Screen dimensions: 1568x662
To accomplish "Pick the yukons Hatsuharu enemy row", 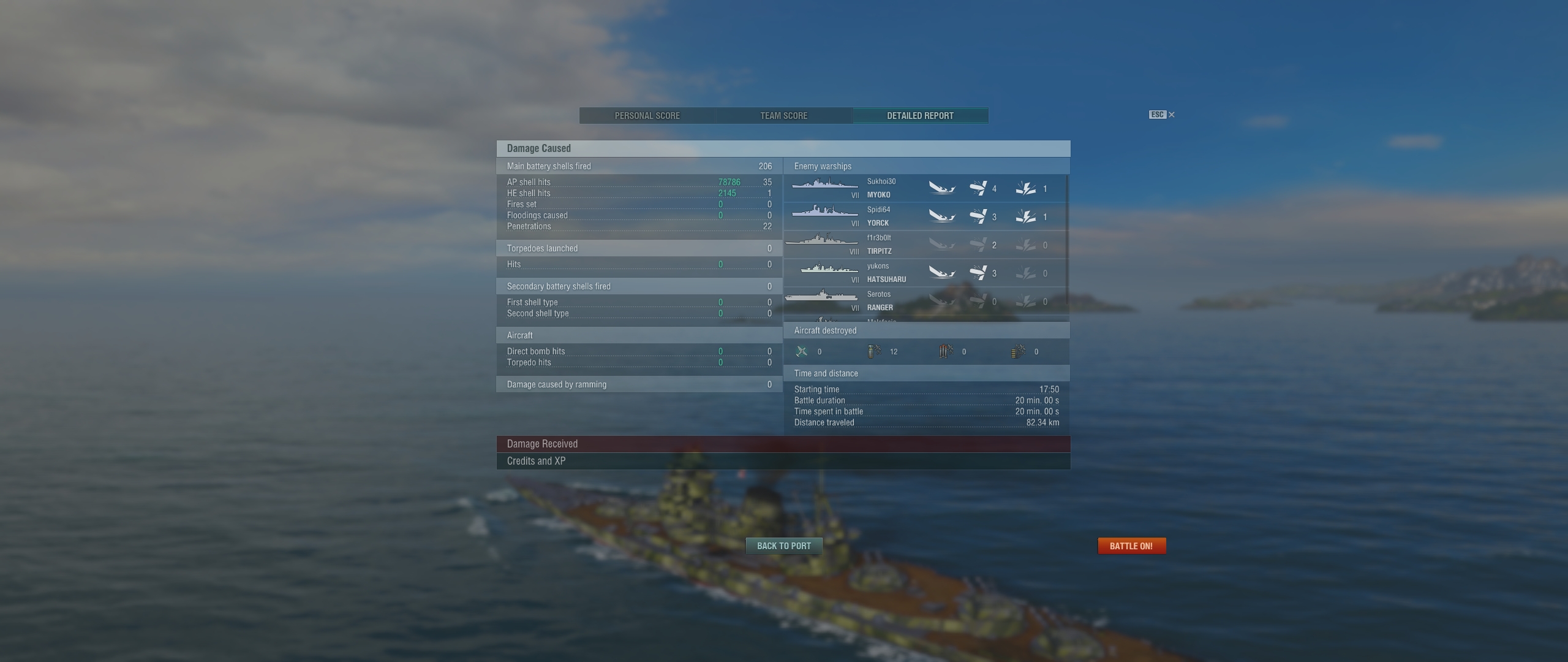I will (925, 273).
